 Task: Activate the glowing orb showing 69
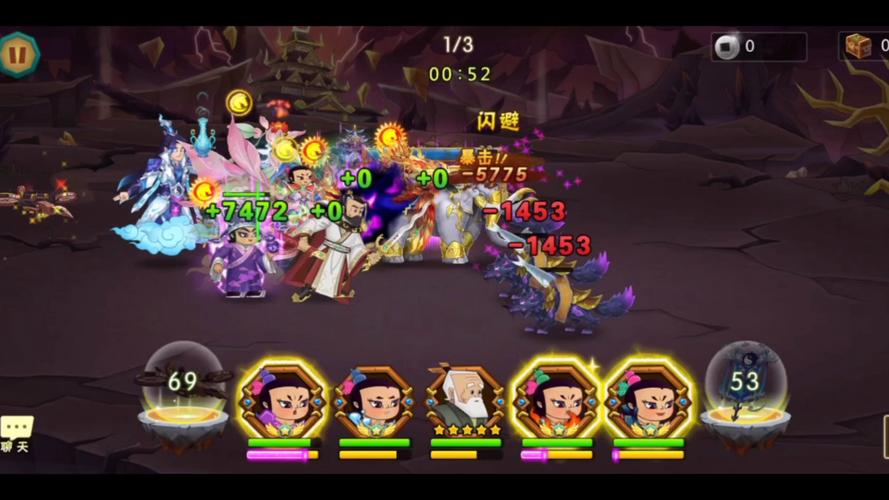pyautogui.click(x=183, y=386)
